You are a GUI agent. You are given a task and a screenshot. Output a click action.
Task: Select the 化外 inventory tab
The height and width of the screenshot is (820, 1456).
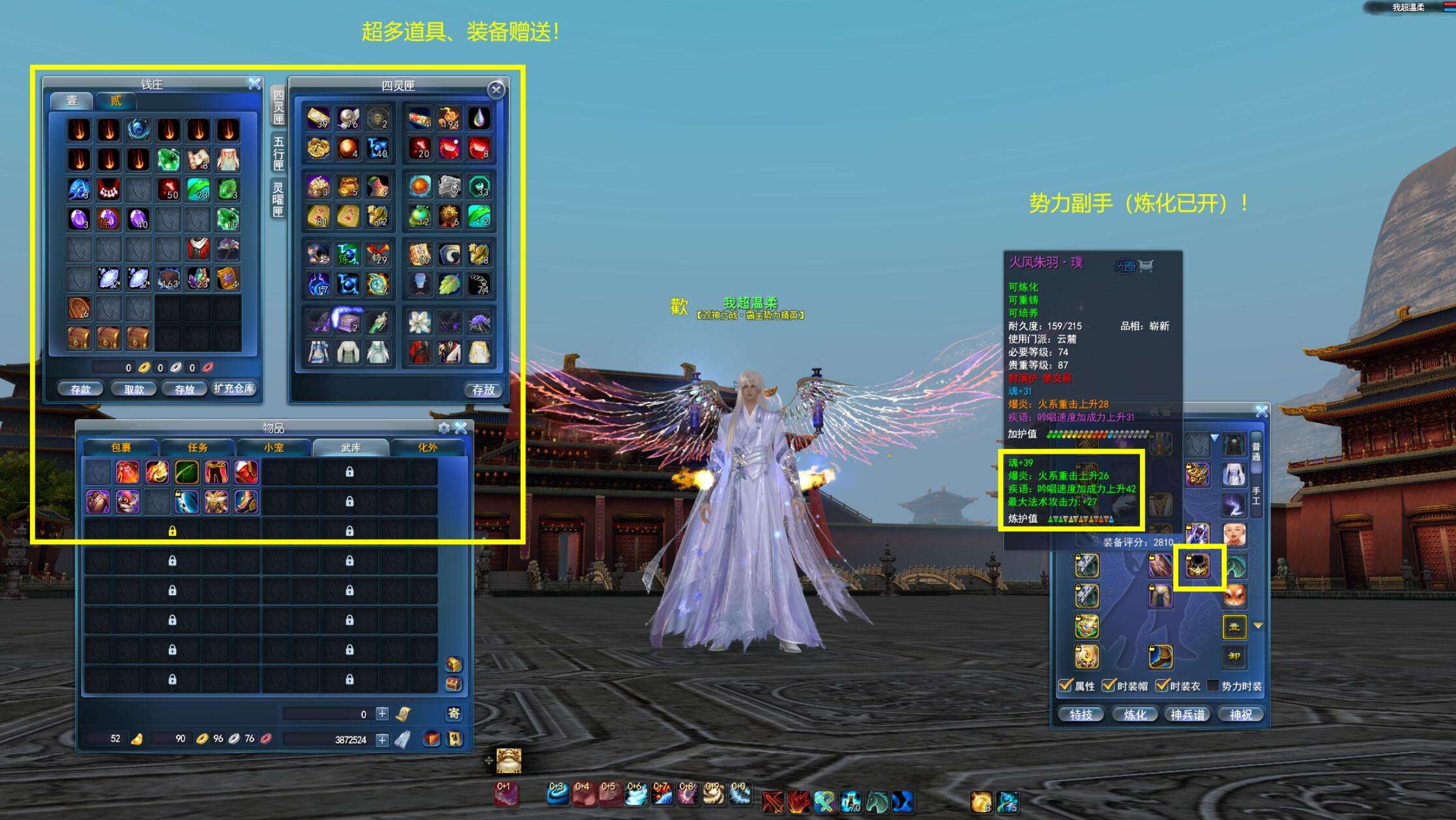point(428,448)
